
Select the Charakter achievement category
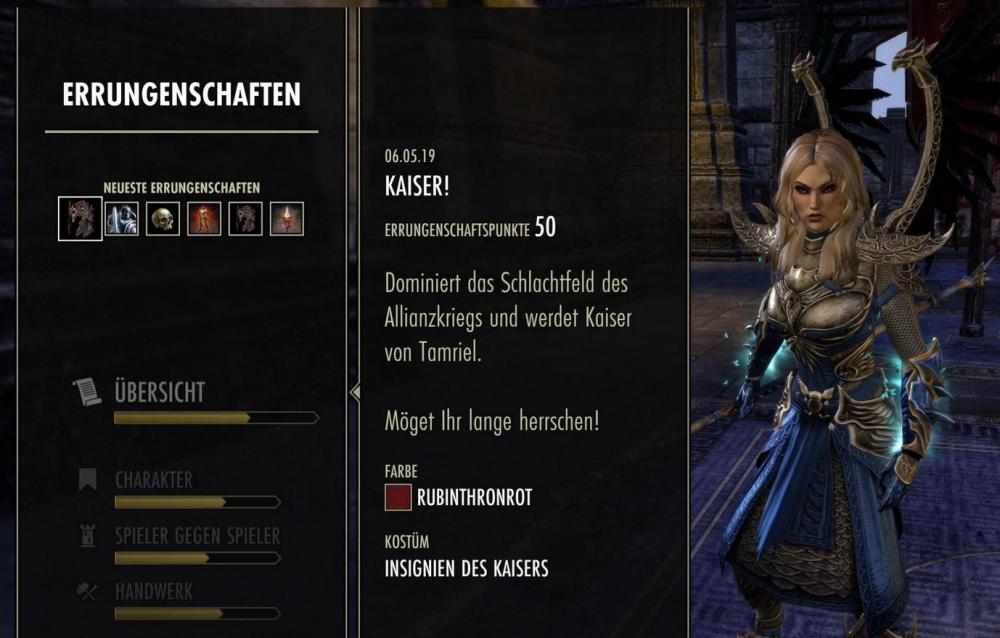click(153, 479)
